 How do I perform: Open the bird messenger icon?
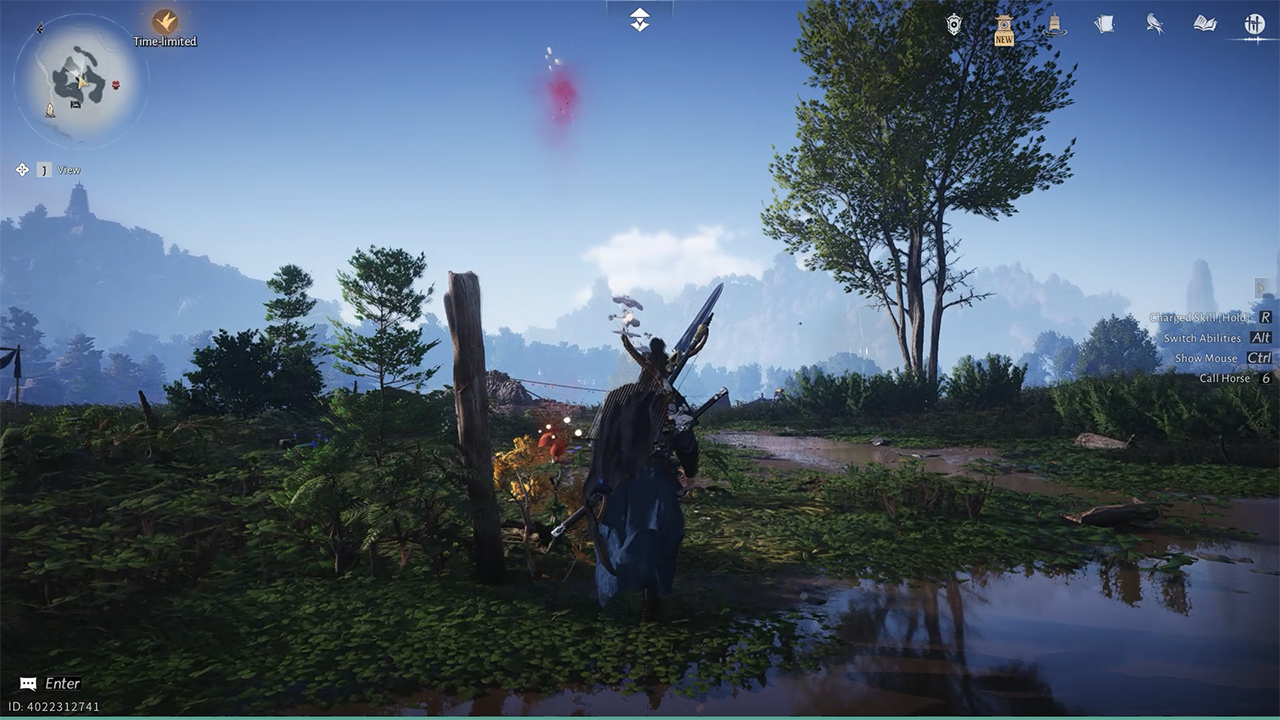click(1154, 24)
